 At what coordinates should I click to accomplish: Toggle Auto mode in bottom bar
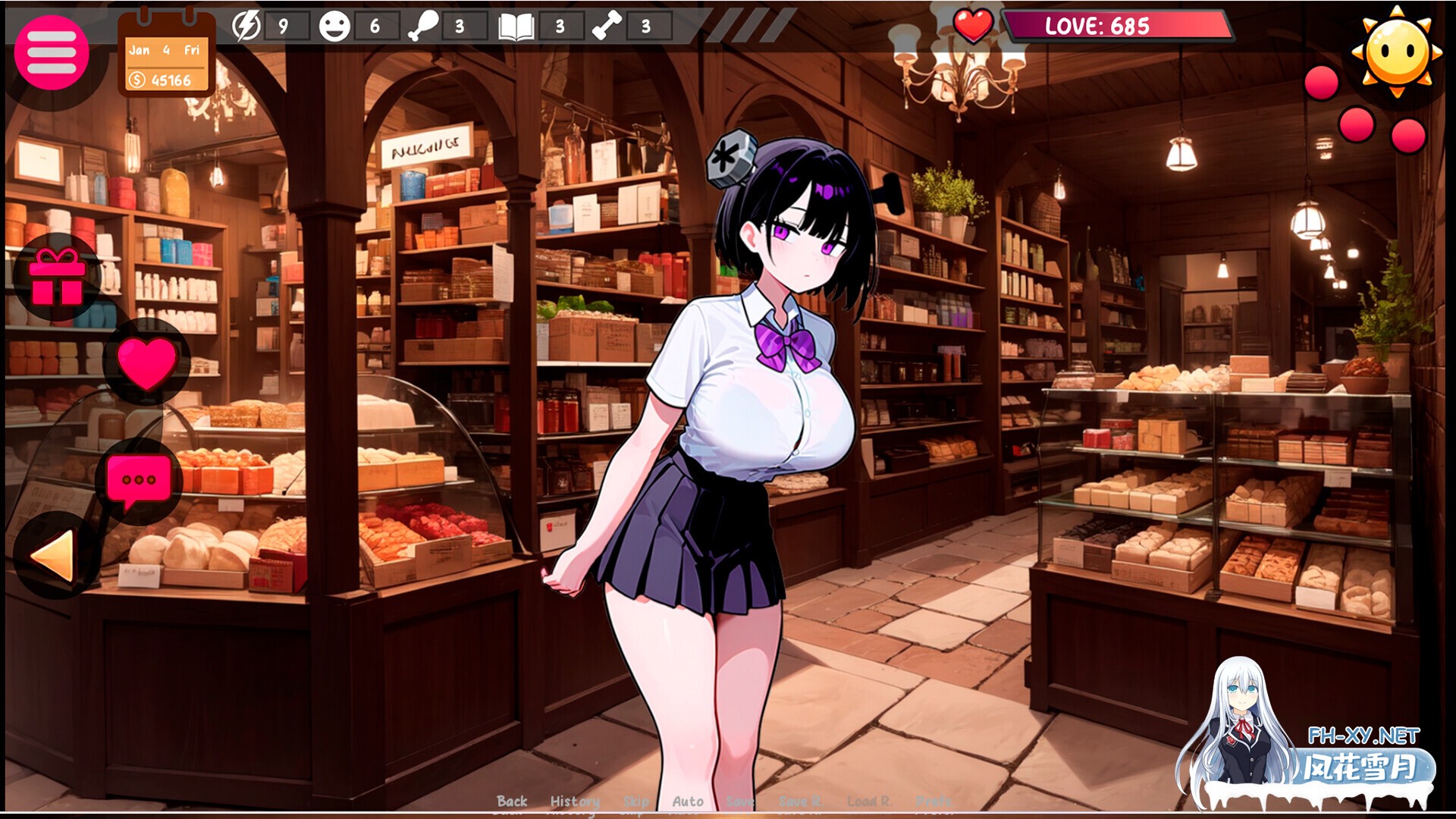point(686,801)
